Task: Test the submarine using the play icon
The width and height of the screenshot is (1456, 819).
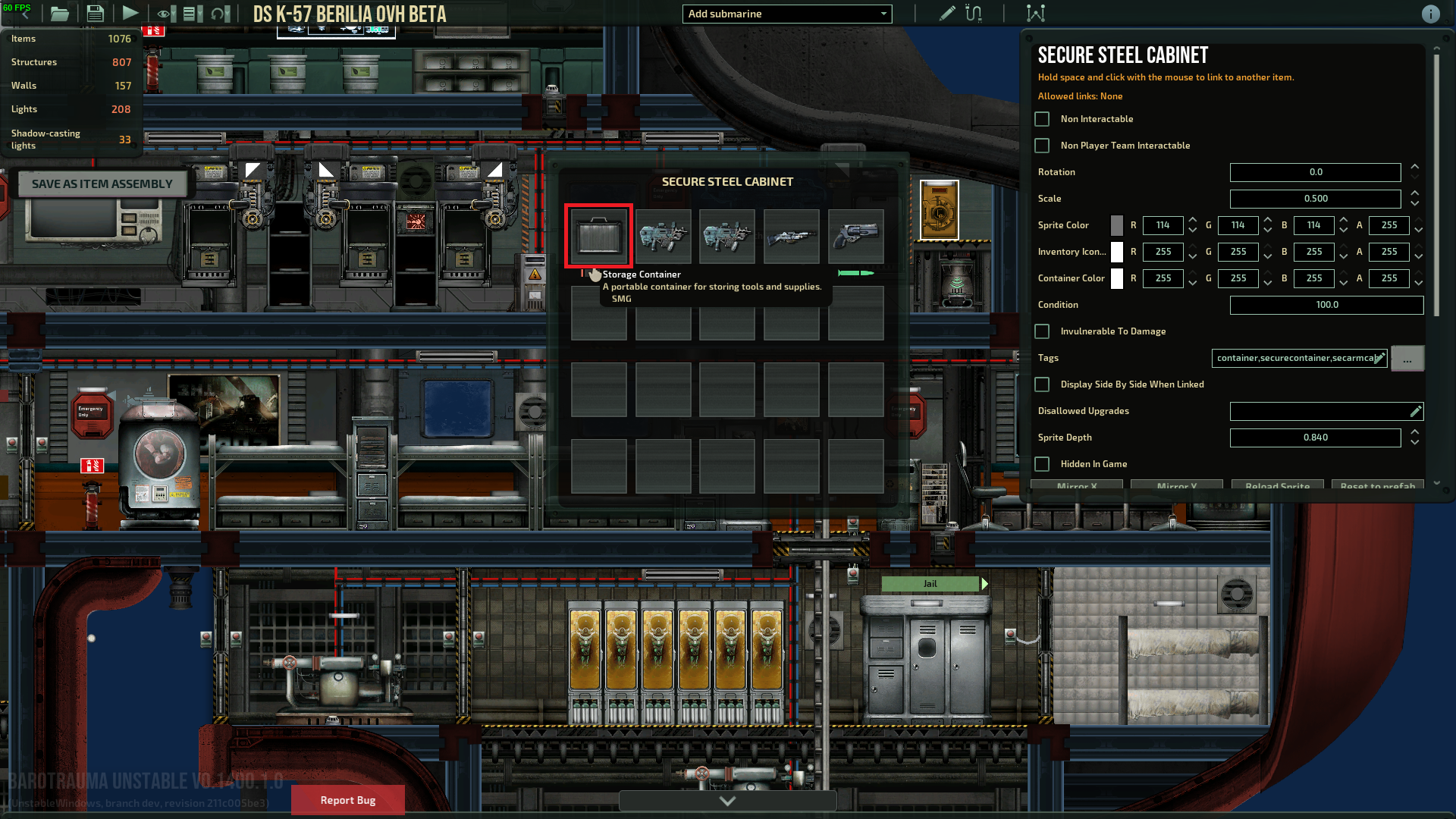Action: (130, 13)
